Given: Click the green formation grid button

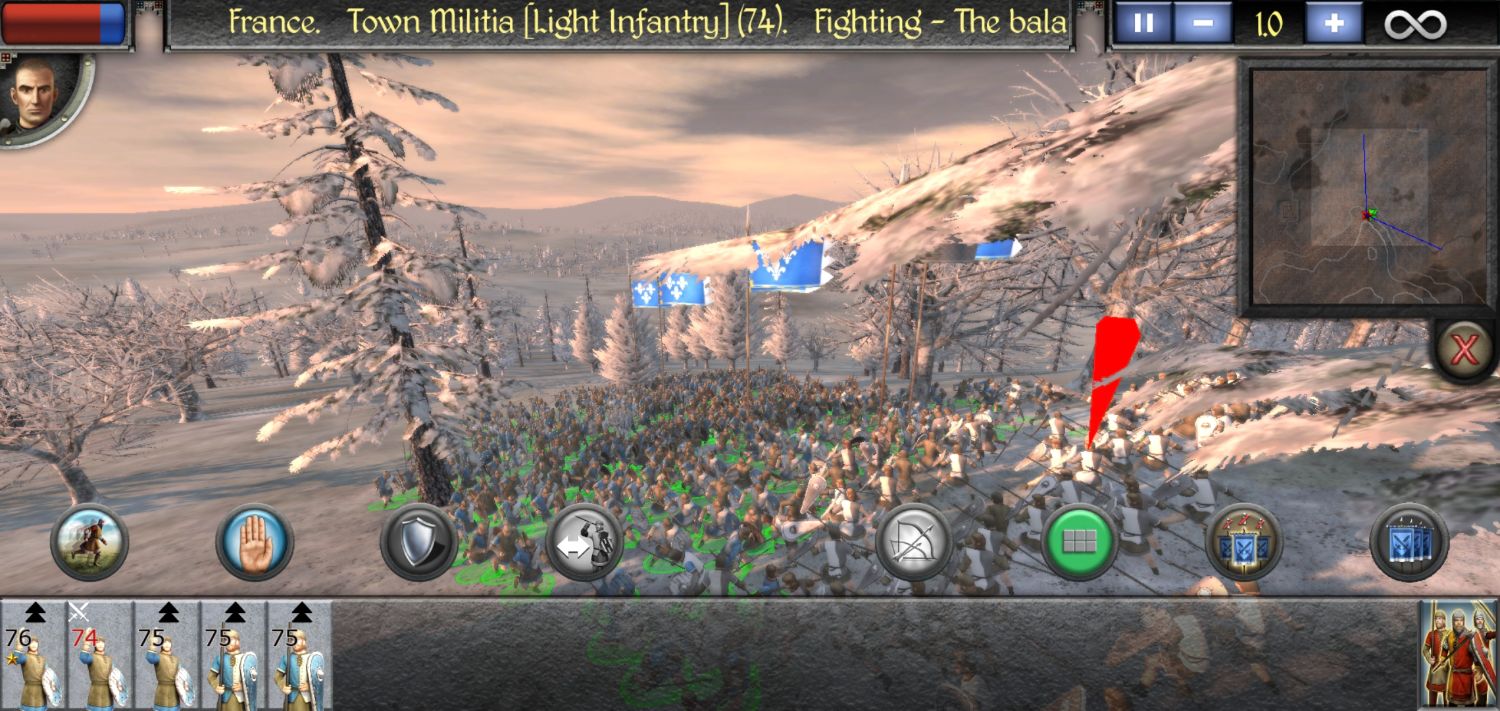Looking at the screenshot, I should point(1079,543).
